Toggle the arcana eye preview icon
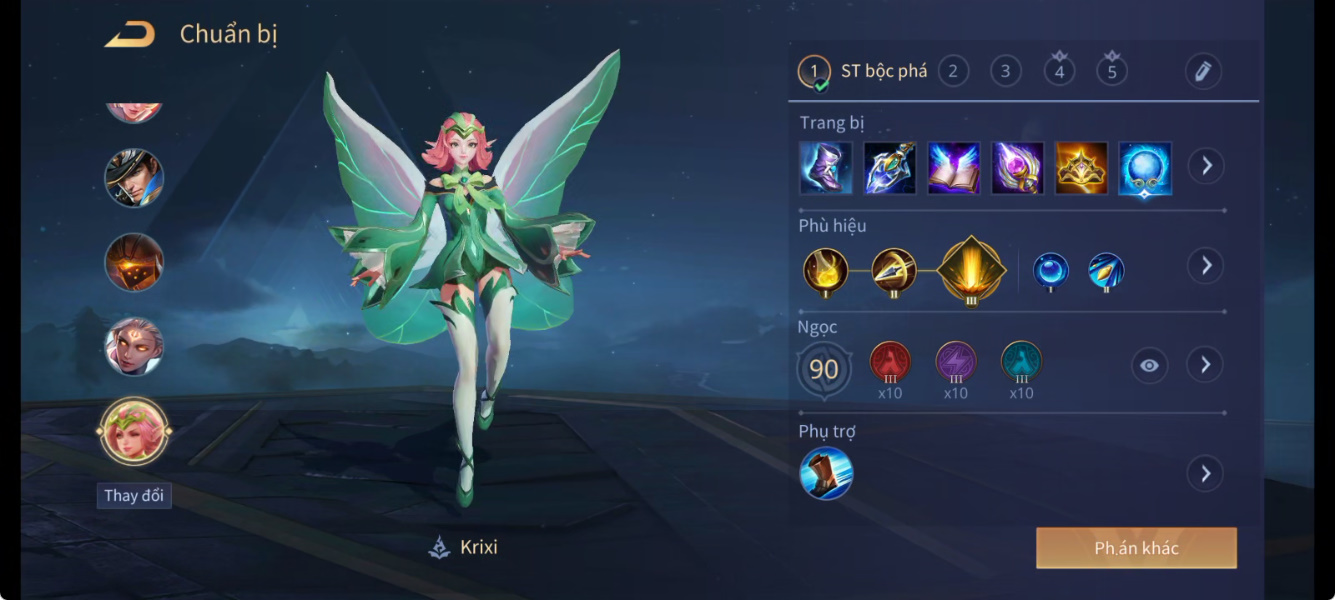1335x600 pixels. pos(1149,366)
